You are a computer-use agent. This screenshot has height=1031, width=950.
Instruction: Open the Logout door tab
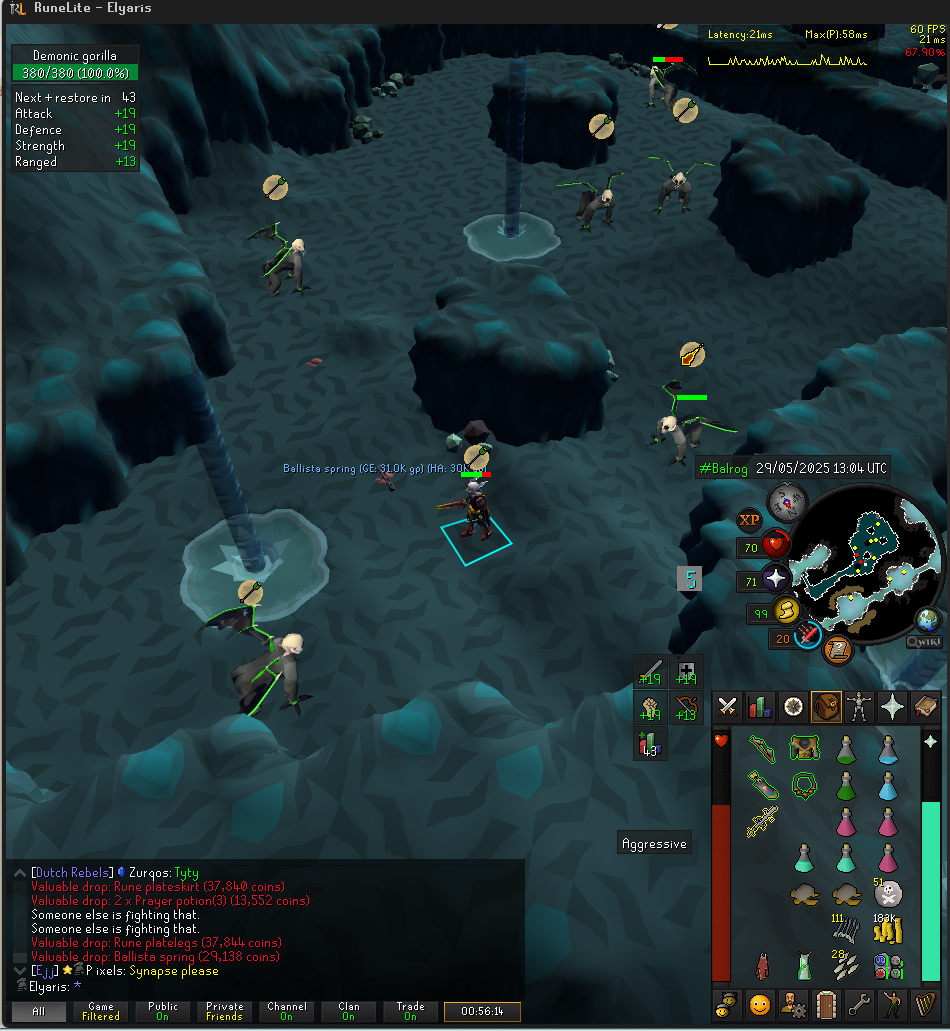click(826, 1003)
